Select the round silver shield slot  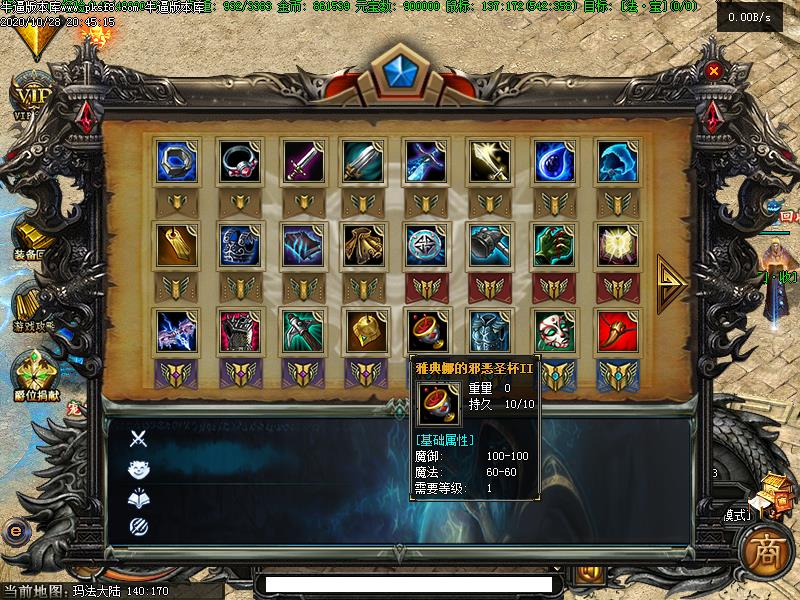427,245
